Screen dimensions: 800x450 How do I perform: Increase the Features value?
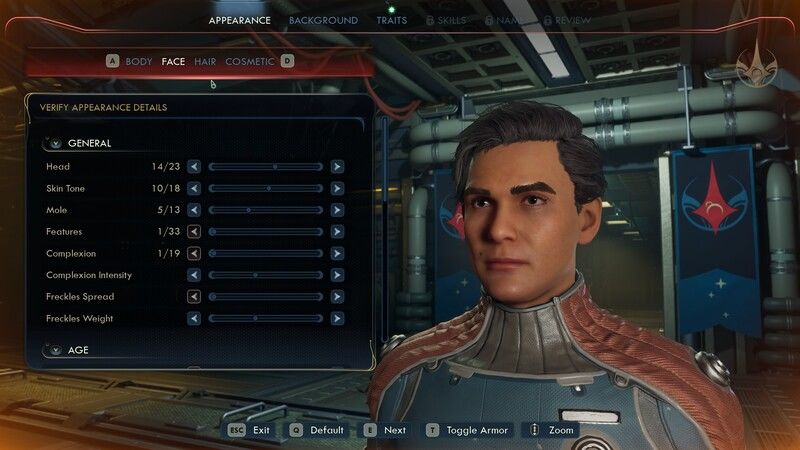(338, 231)
